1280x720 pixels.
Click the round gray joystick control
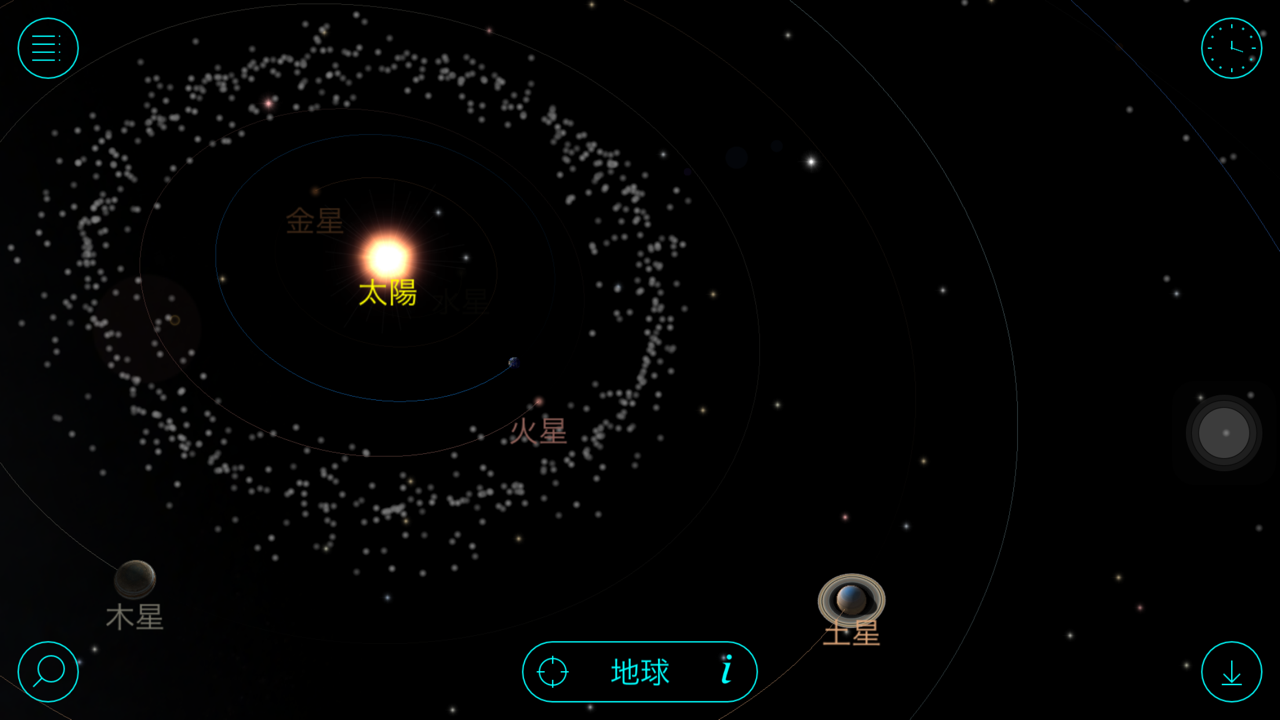pos(1224,433)
